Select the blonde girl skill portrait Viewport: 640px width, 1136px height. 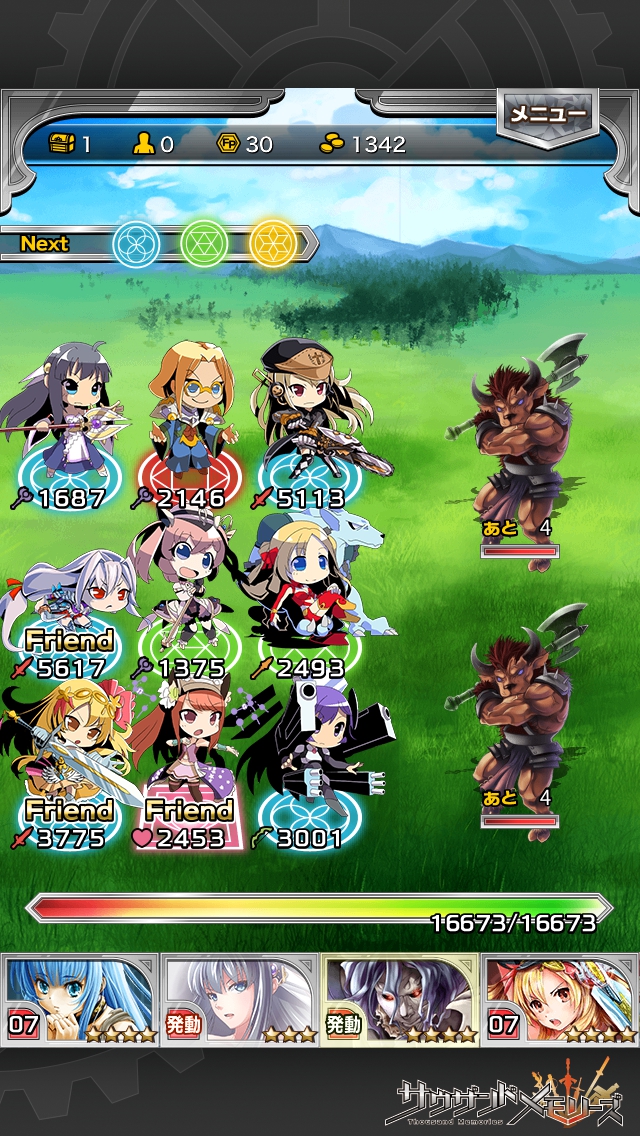pos(560,999)
